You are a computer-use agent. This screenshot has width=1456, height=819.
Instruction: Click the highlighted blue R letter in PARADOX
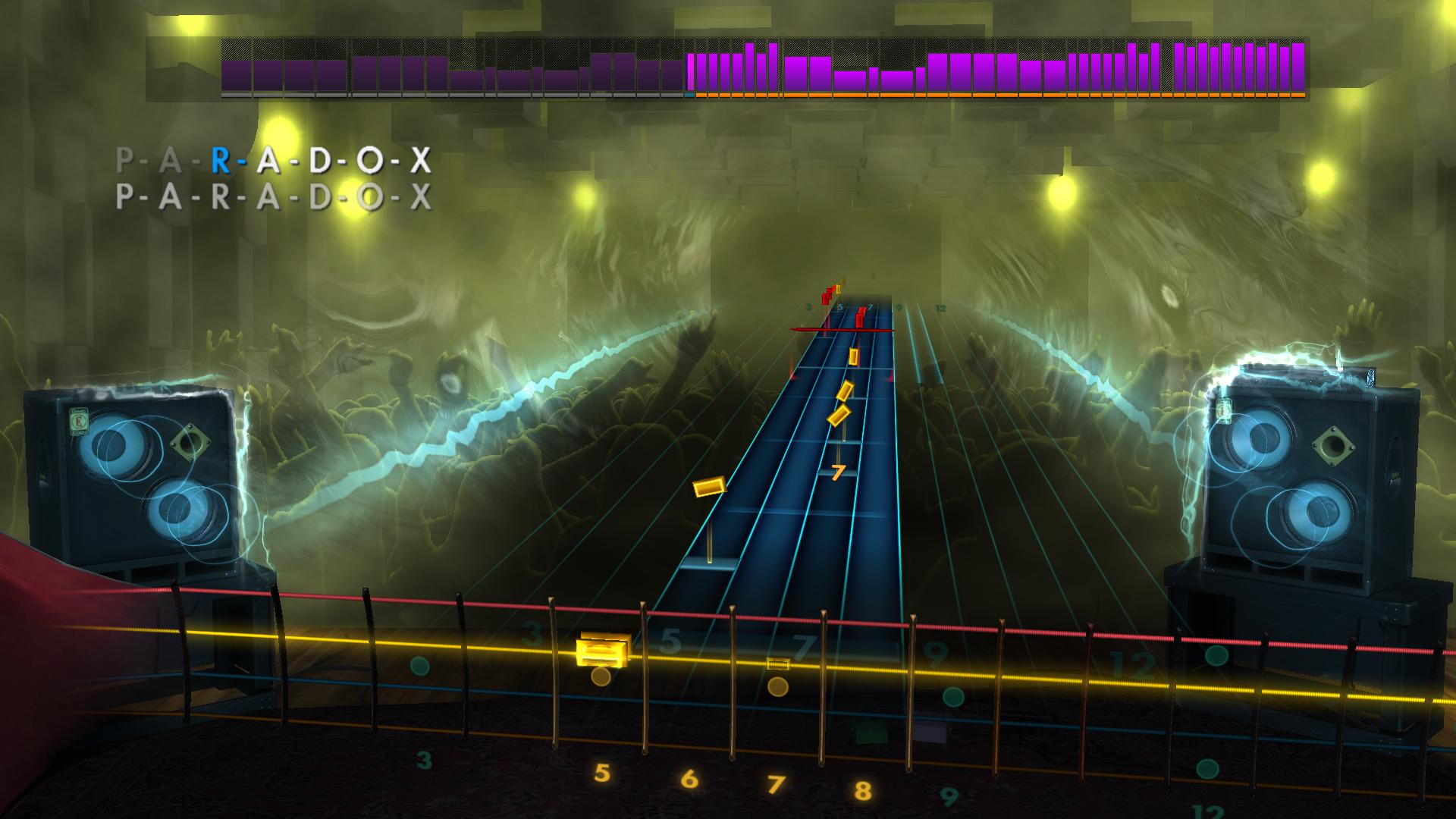pos(220,161)
